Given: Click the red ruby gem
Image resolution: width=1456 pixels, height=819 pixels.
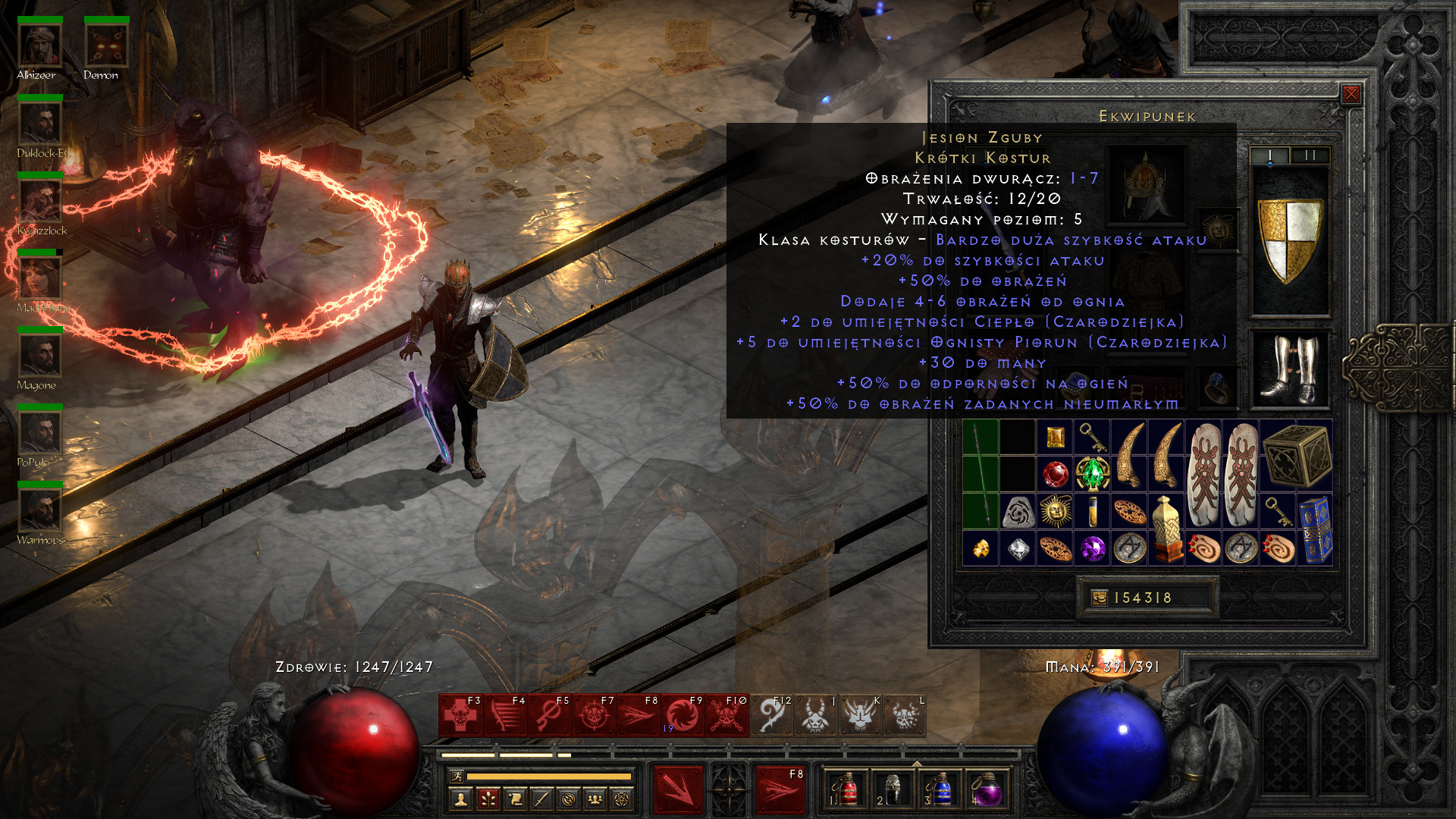Looking at the screenshot, I should coord(1055,475).
